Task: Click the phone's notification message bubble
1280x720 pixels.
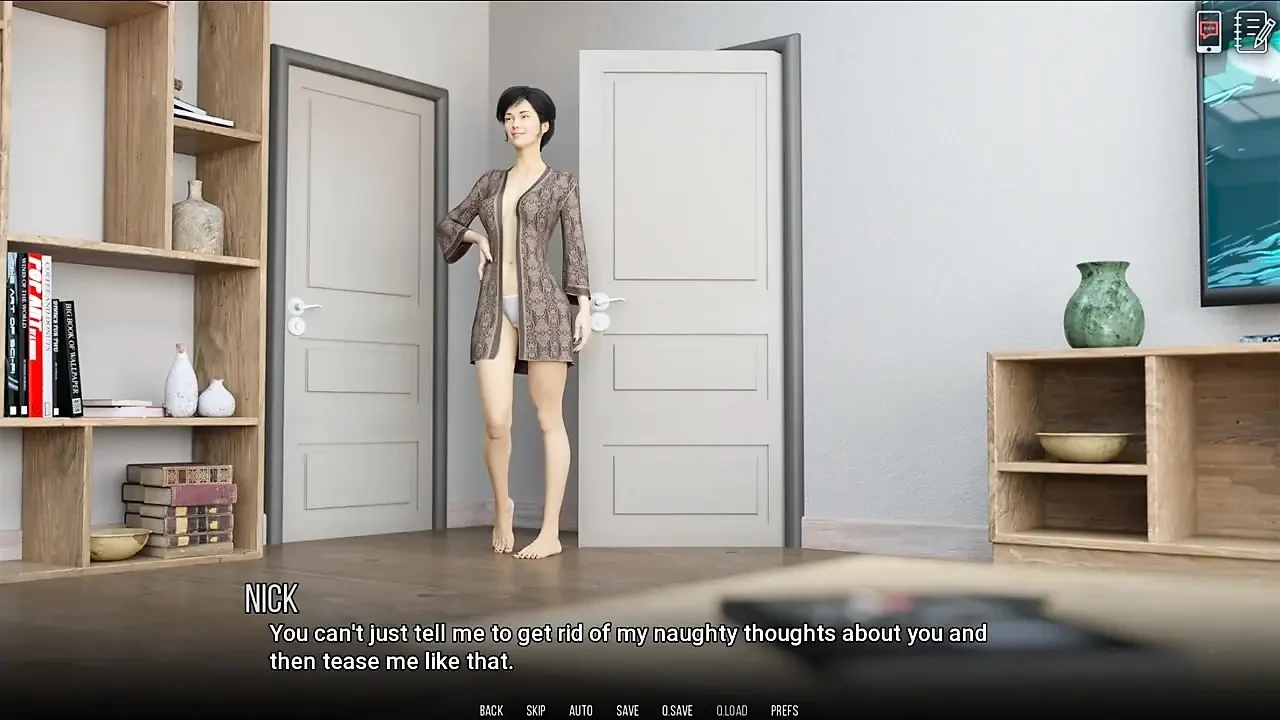Action: tap(1207, 28)
